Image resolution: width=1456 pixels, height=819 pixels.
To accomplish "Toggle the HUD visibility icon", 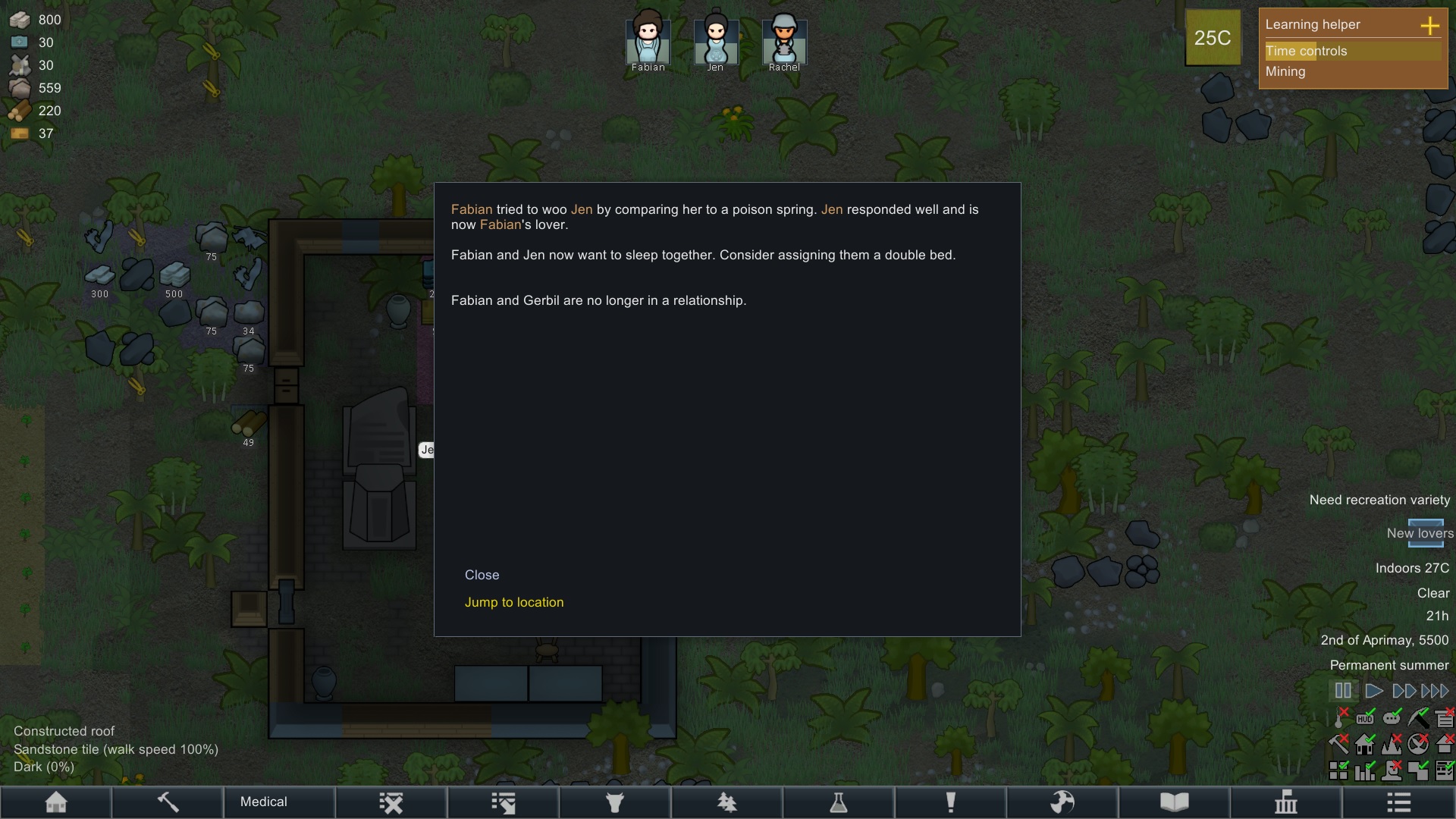I will coord(1366,717).
